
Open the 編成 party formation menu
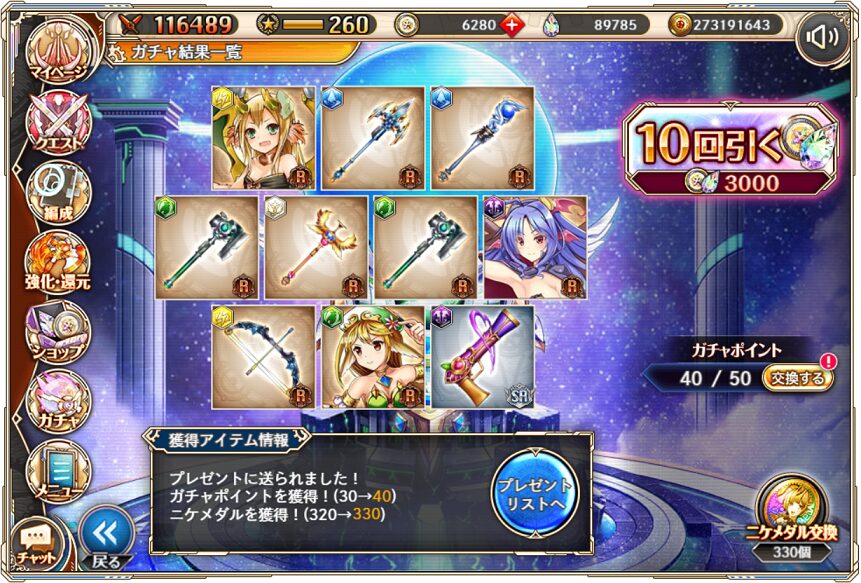tap(57, 191)
